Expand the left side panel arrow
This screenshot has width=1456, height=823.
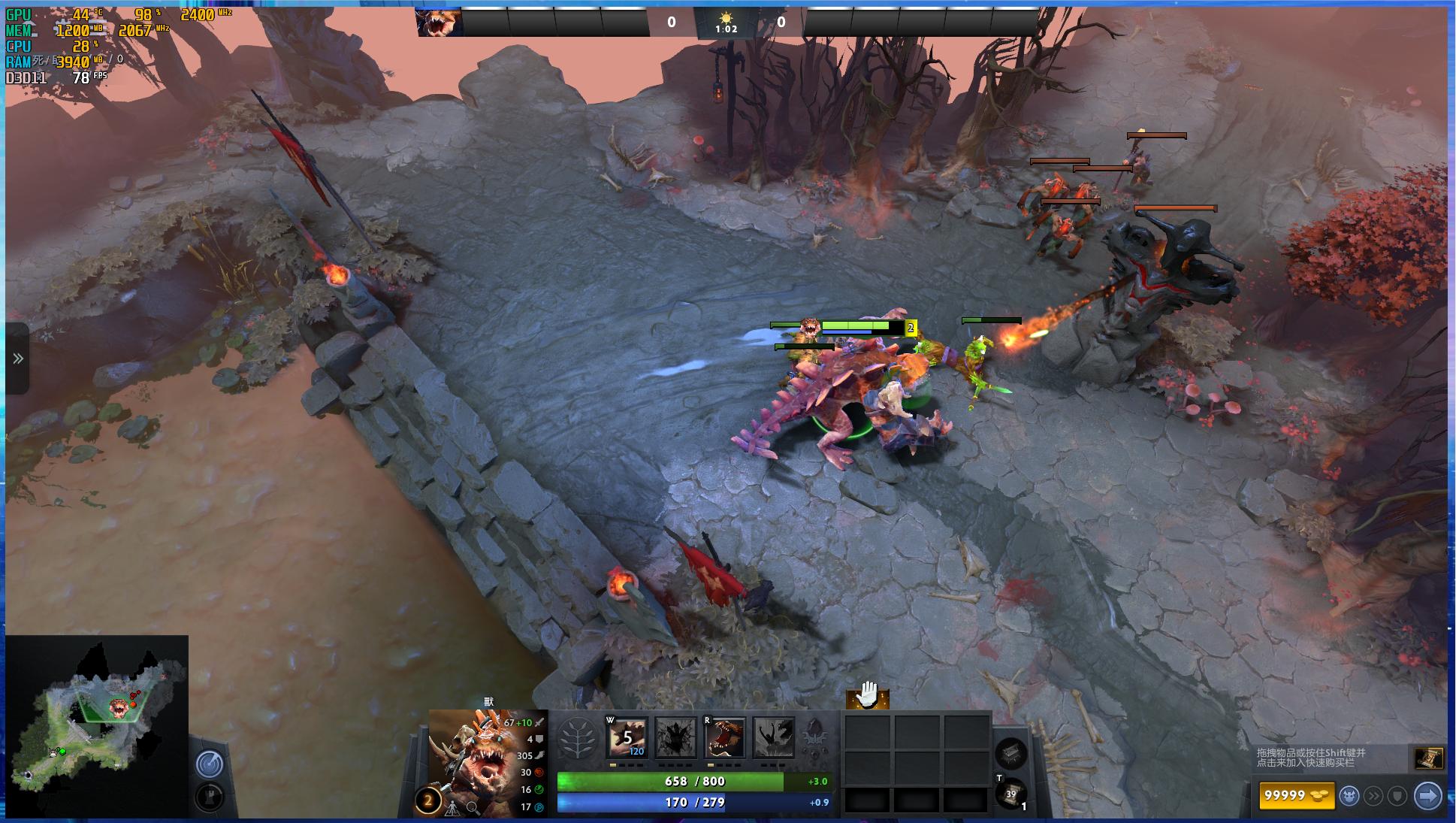pos(18,359)
